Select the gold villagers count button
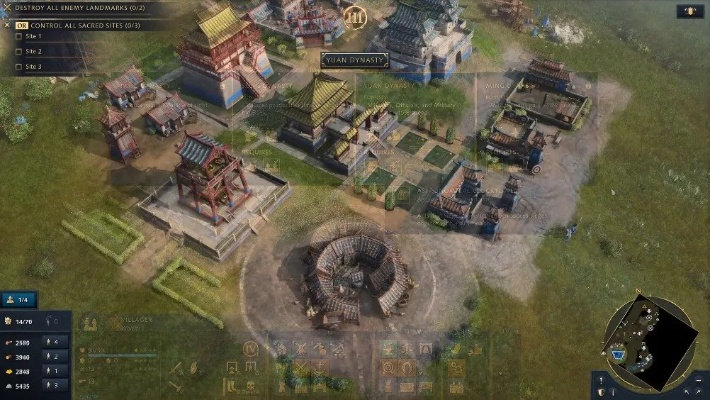Image resolution: width=710 pixels, height=400 pixels. (56, 370)
